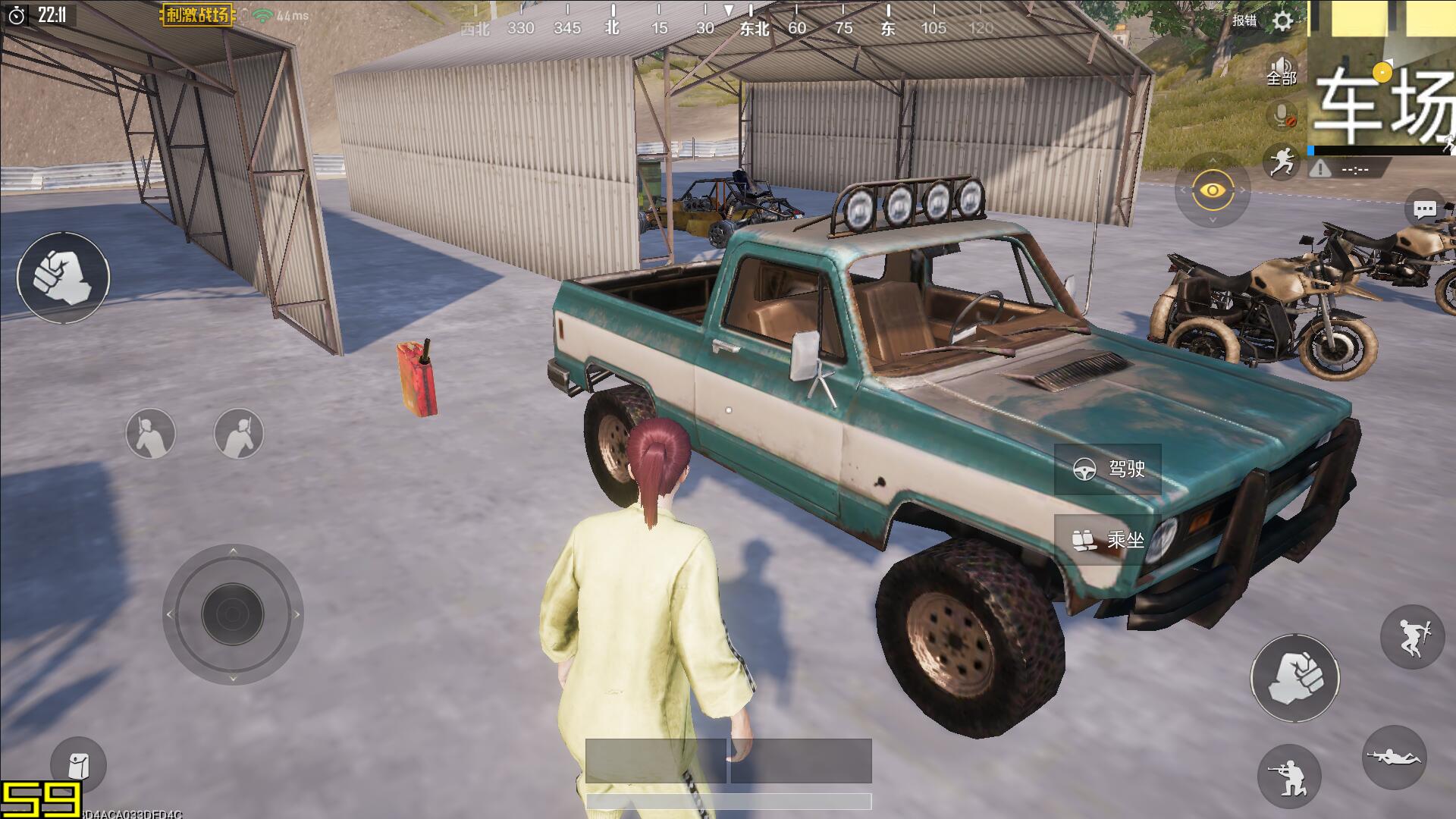Tap the eye free-look button
The height and width of the screenshot is (819, 1456).
(1213, 190)
